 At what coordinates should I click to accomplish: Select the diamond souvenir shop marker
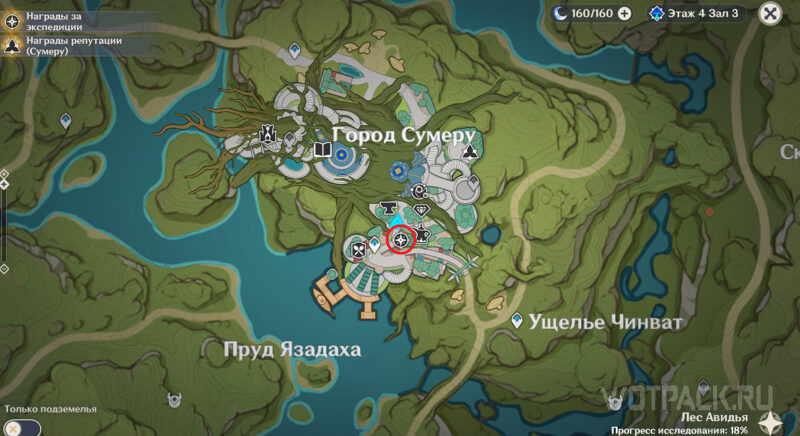click(421, 210)
